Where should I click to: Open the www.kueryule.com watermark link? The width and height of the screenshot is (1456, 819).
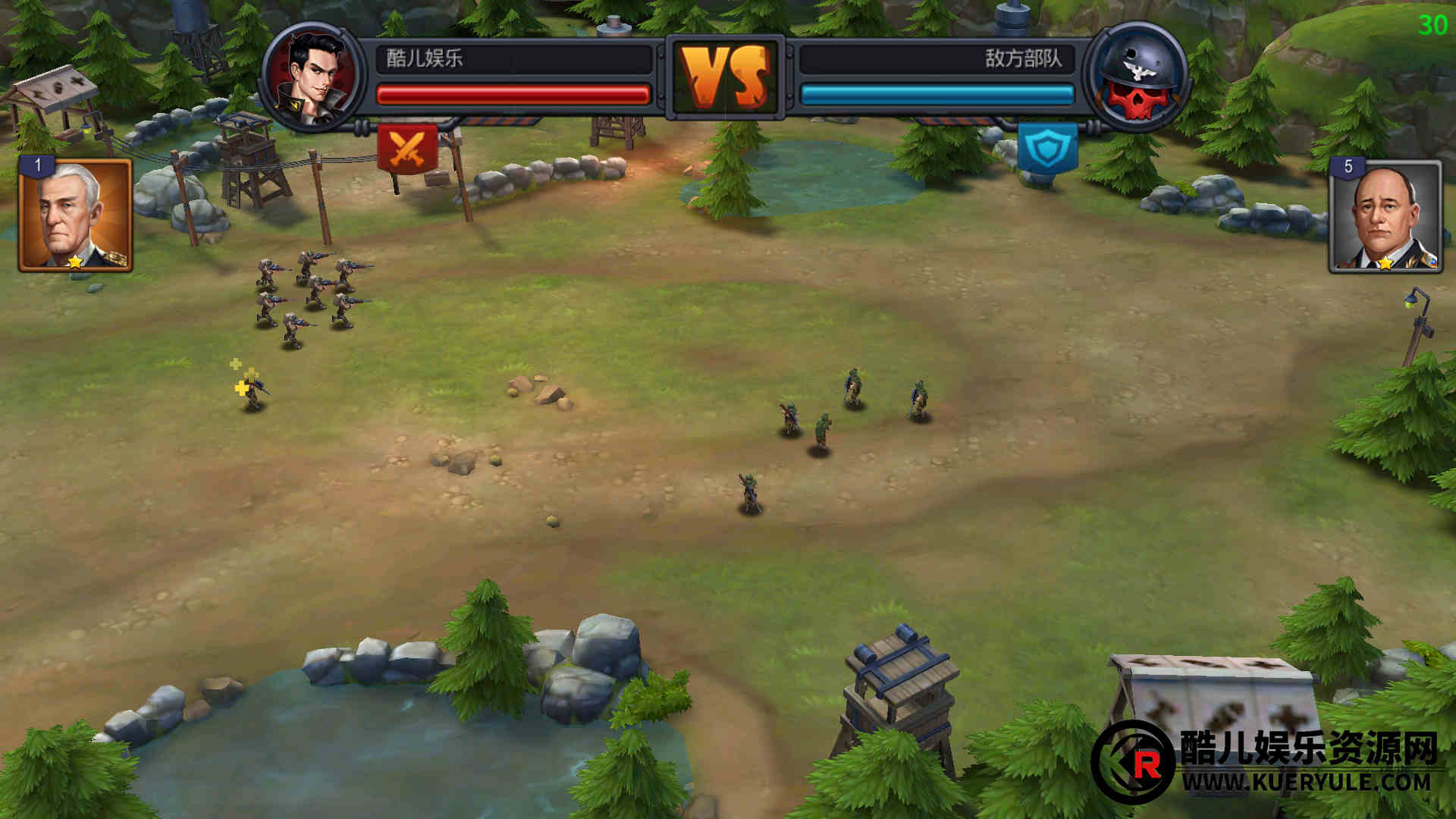click(1304, 782)
